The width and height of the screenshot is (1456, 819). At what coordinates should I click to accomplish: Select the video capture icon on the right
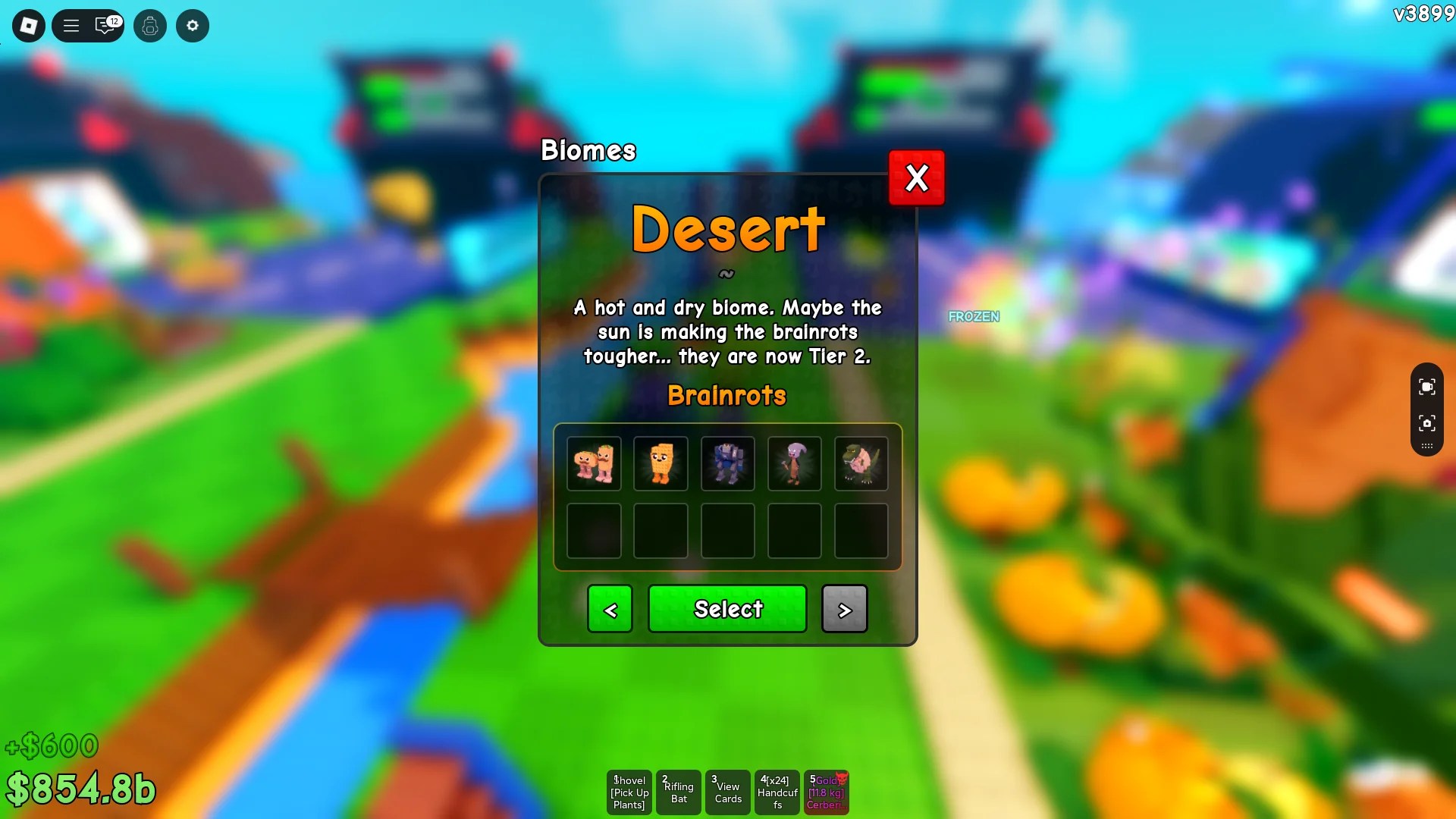coord(1427,386)
